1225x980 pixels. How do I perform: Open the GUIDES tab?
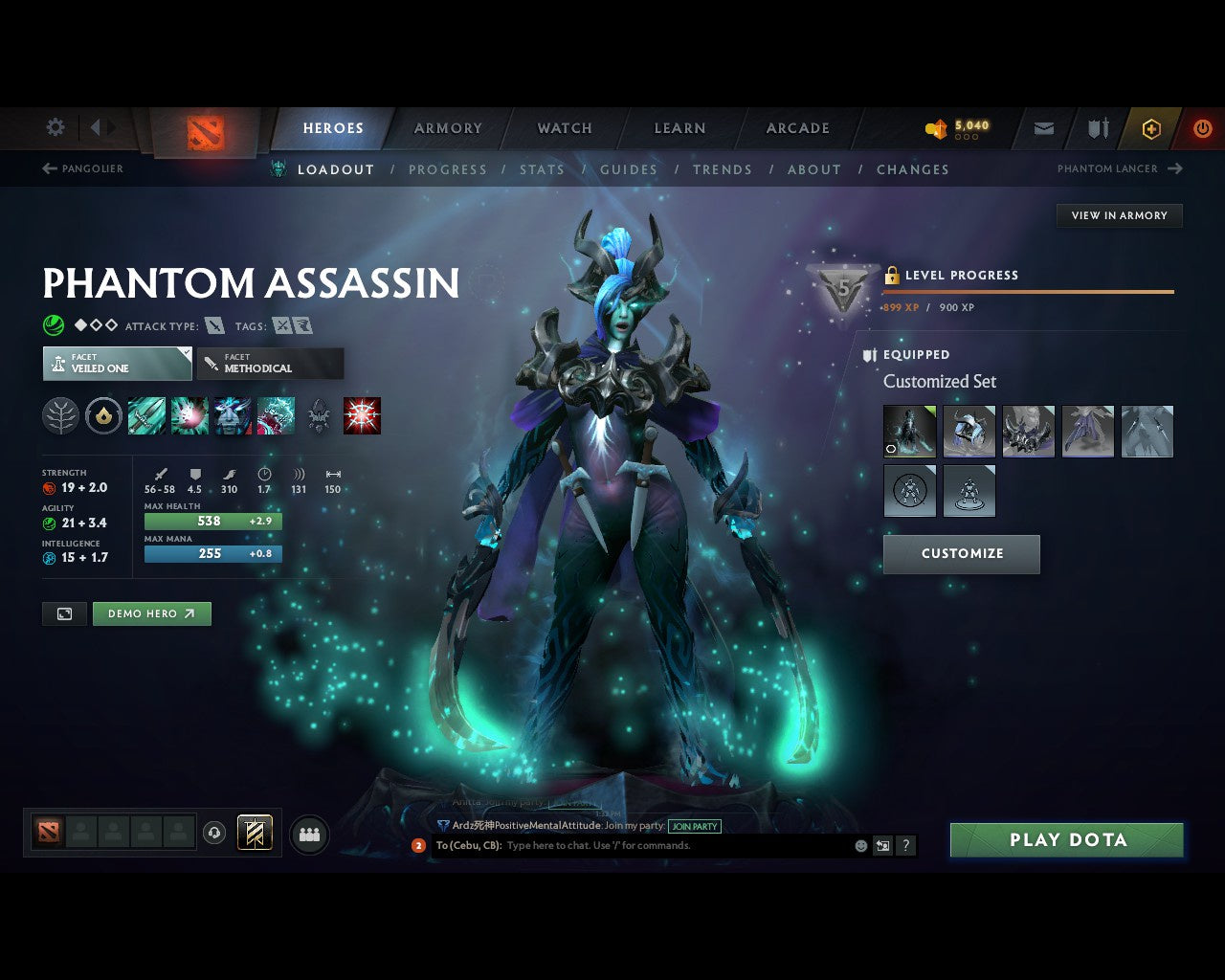pos(629,169)
